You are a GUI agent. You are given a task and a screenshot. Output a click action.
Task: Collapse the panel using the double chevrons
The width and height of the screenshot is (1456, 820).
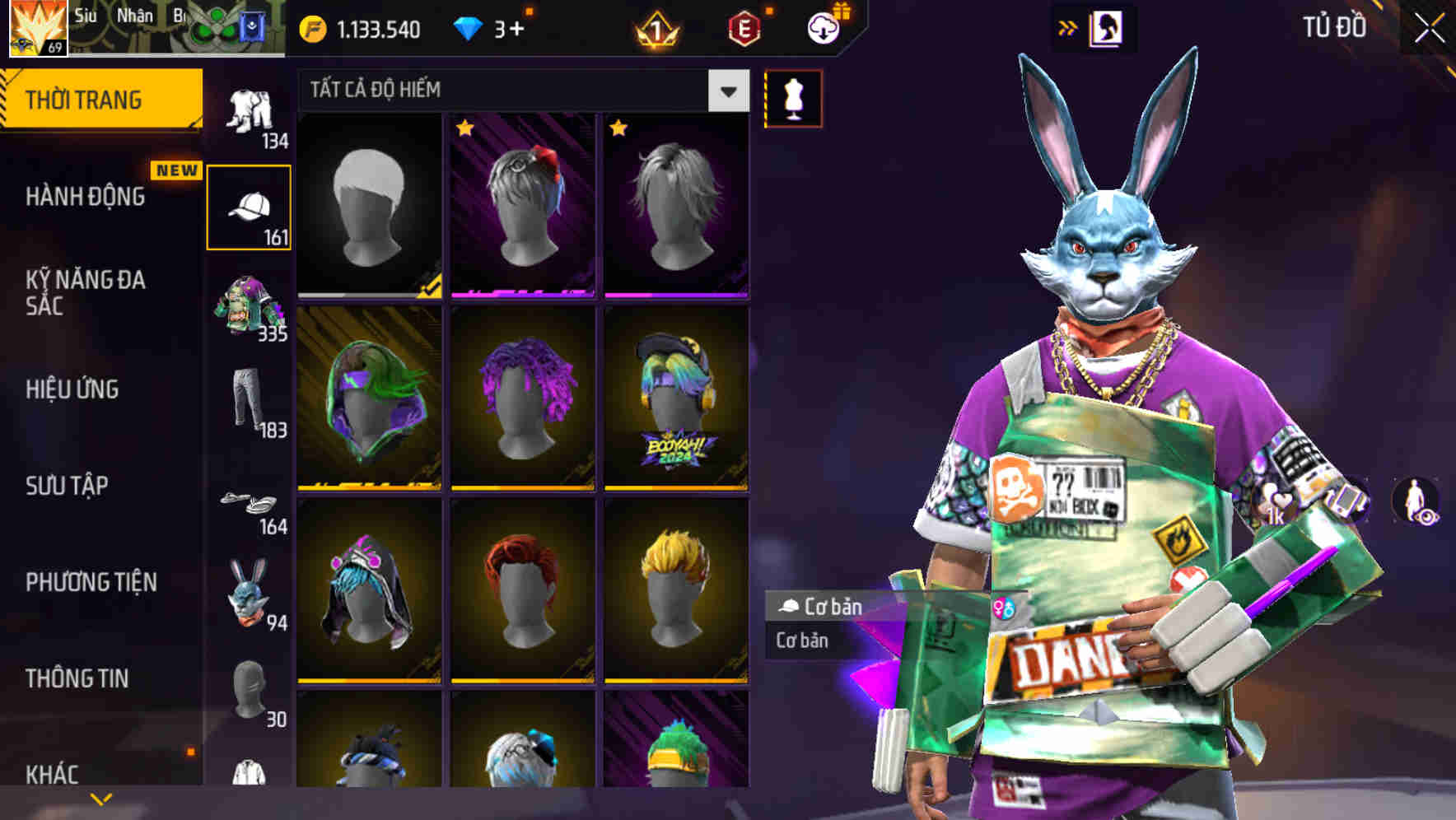coord(1066,27)
